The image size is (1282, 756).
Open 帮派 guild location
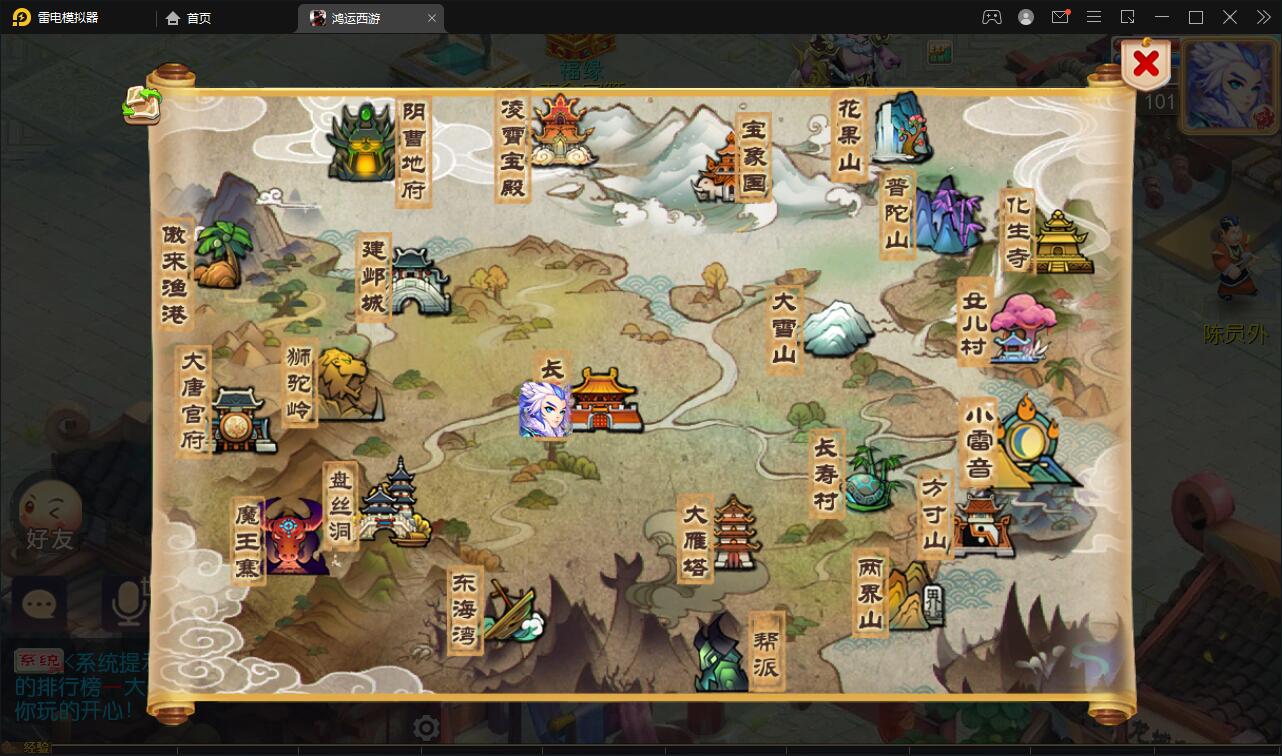[722, 652]
